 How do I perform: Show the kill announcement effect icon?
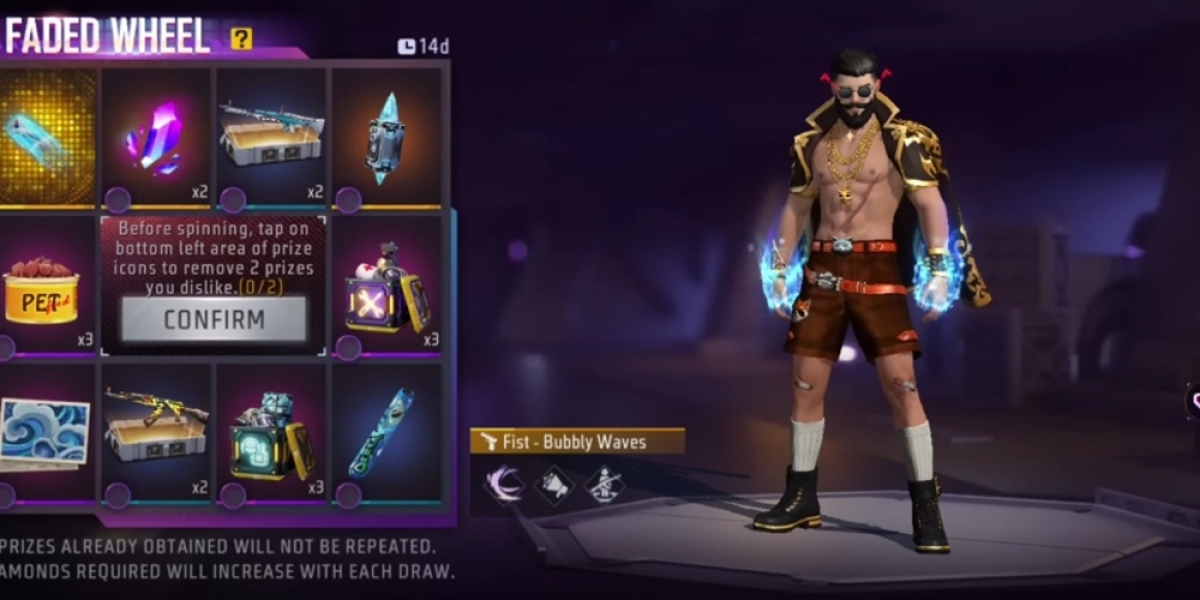coord(554,484)
